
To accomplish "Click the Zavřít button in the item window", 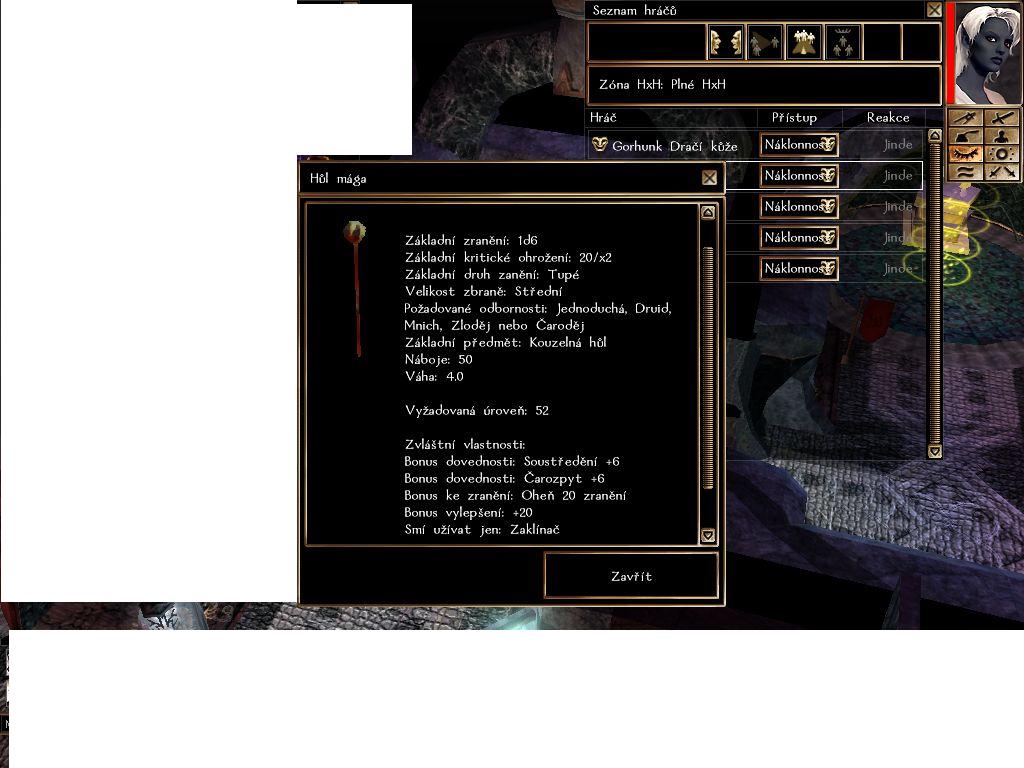I will point(631,576).
